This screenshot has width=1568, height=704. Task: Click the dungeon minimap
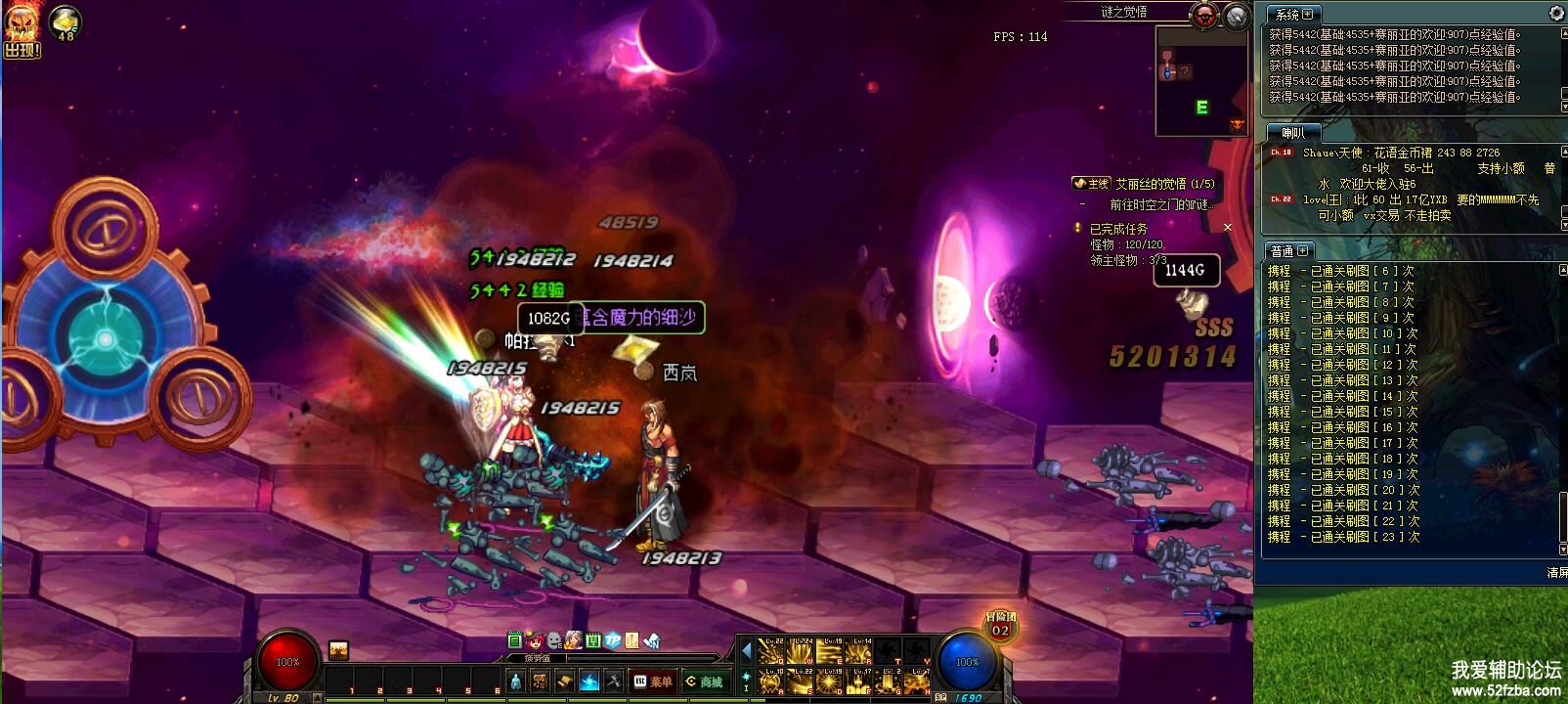pos(1201,80)
